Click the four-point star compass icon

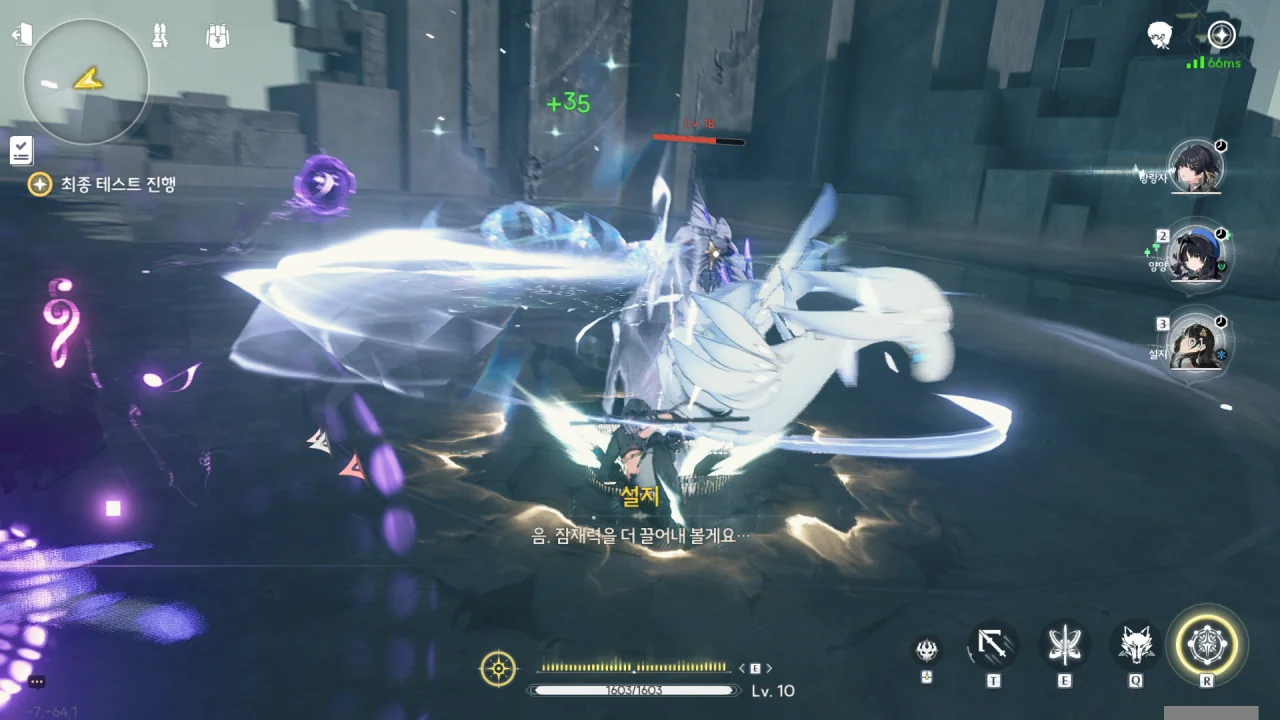point(1221,36)
